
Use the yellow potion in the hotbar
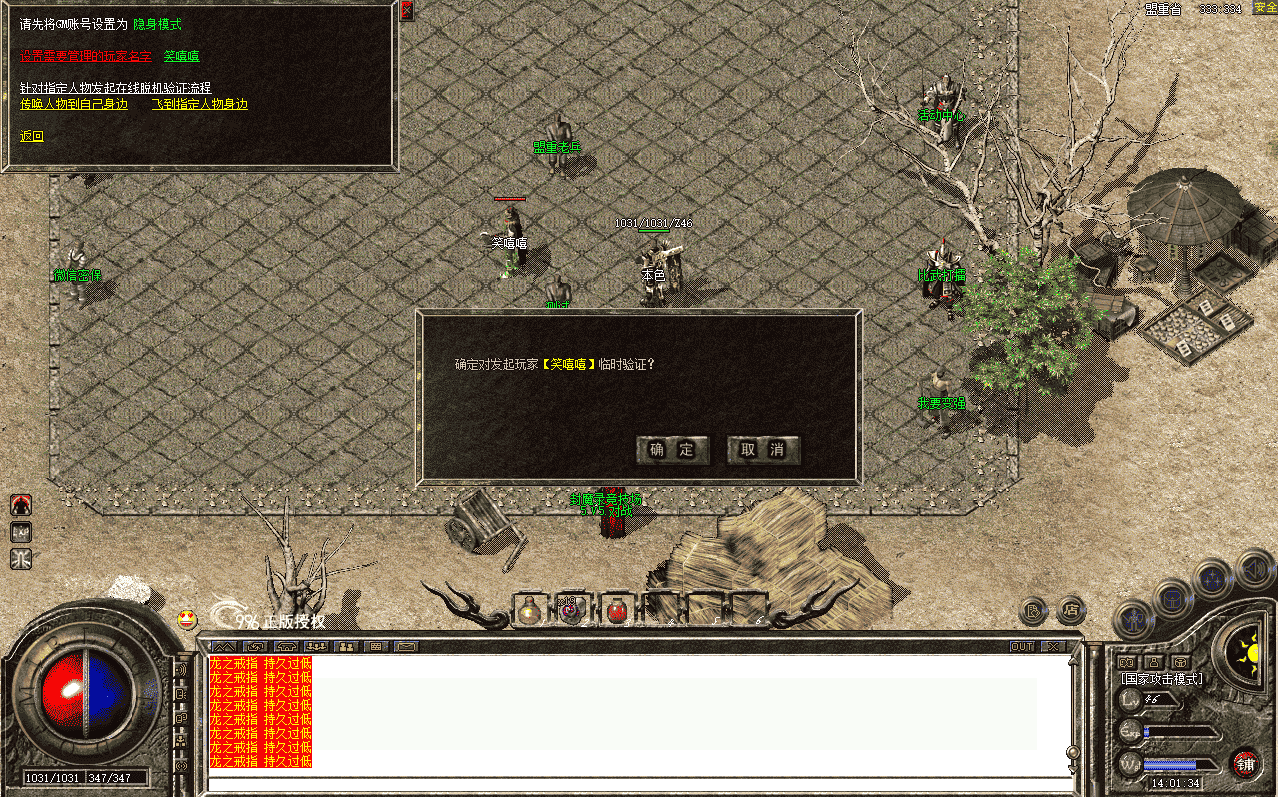(x=529, y=611)
